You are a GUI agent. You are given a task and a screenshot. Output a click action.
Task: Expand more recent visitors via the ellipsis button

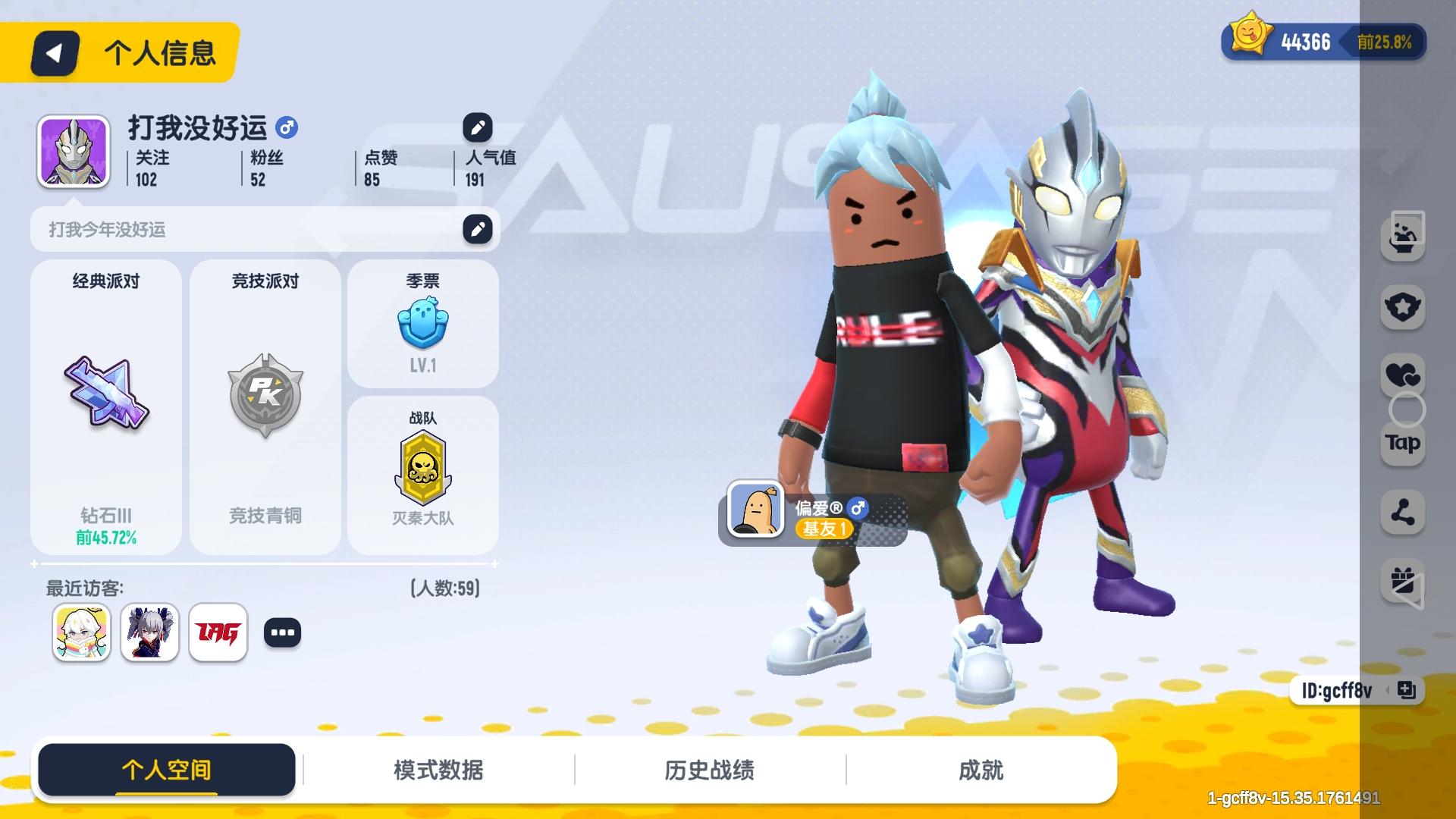coord(283,632)
